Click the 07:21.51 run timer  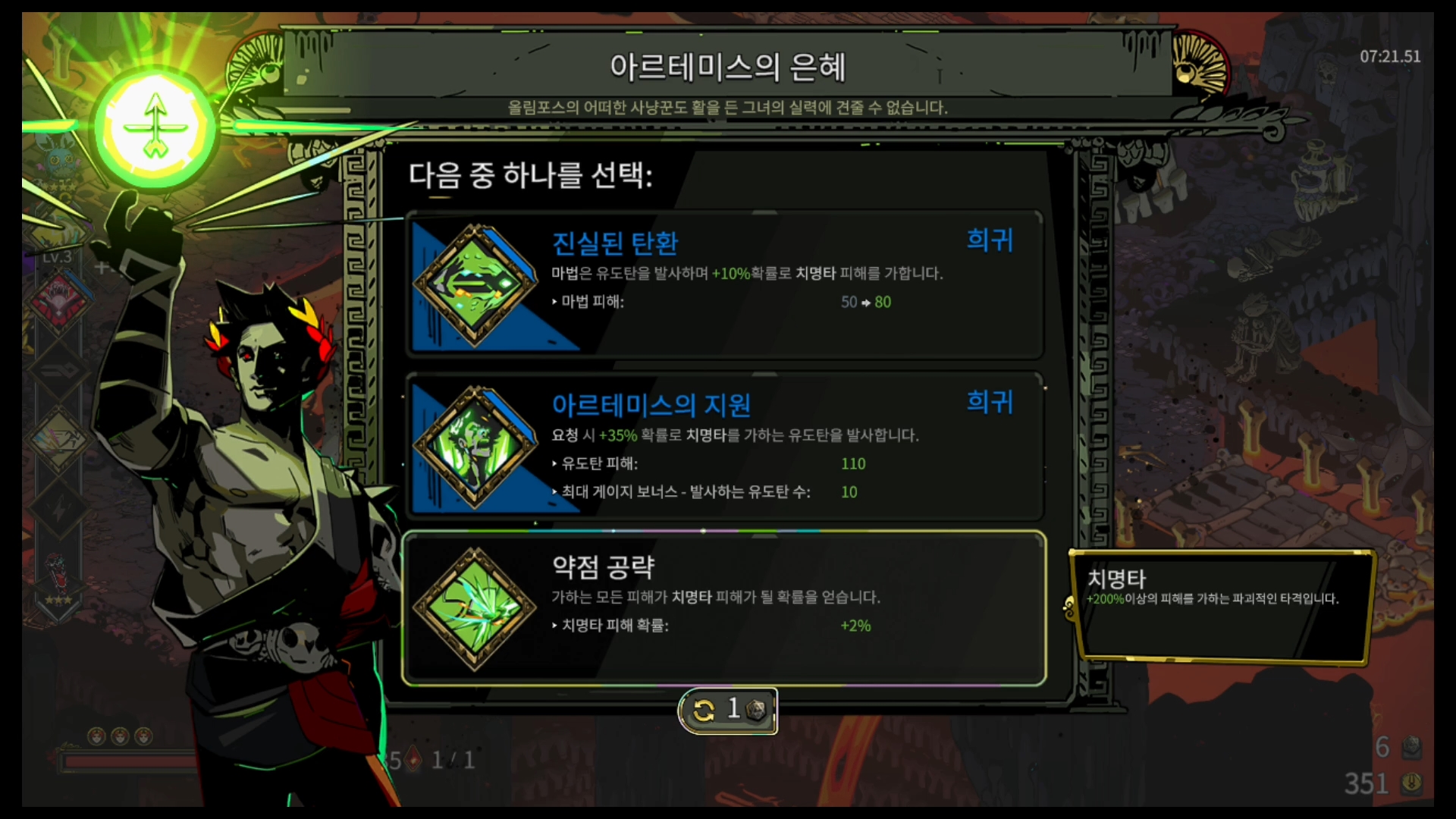(1392, 56)
